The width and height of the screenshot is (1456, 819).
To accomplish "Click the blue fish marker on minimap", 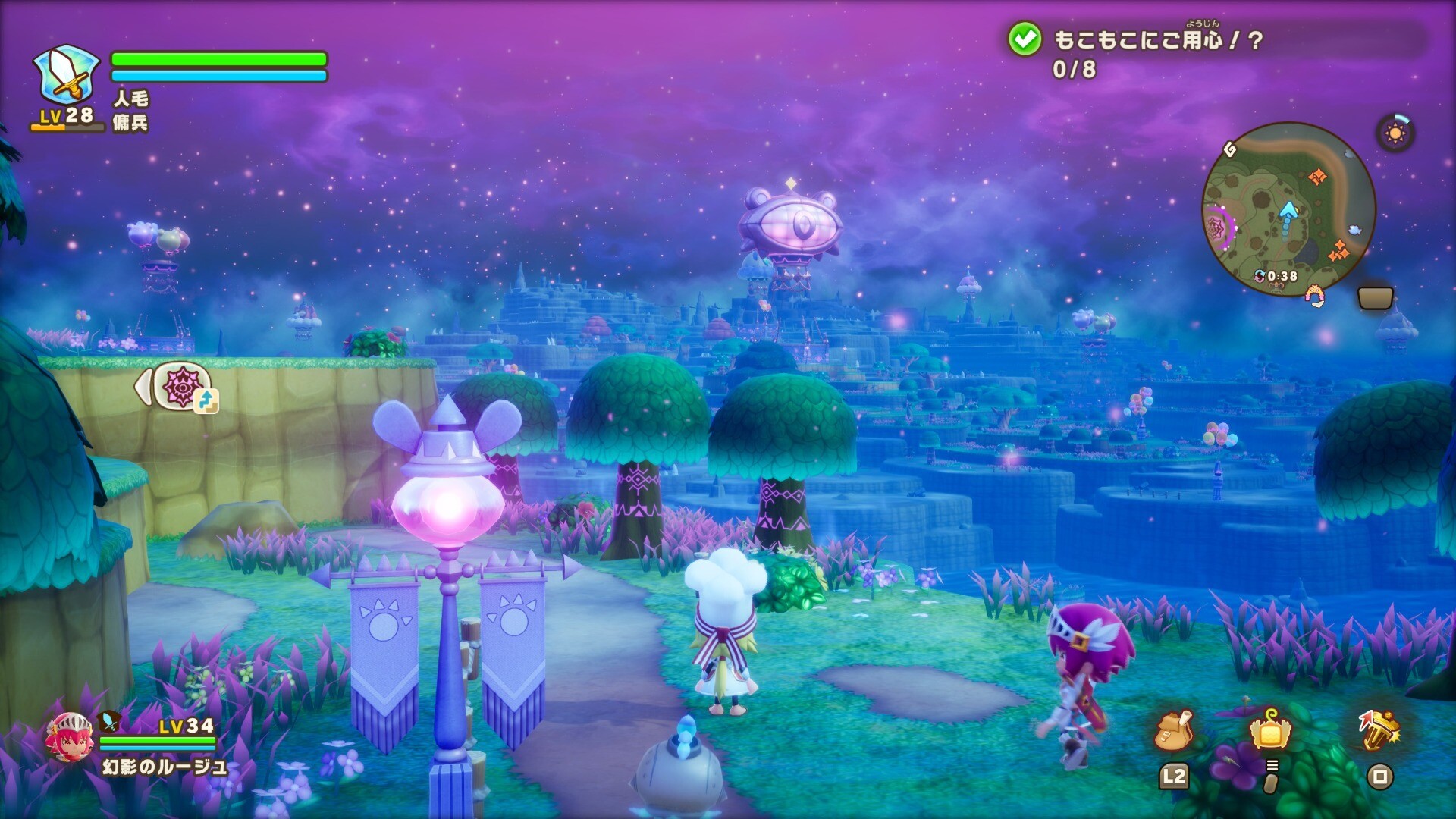I will coord(1354,229).
